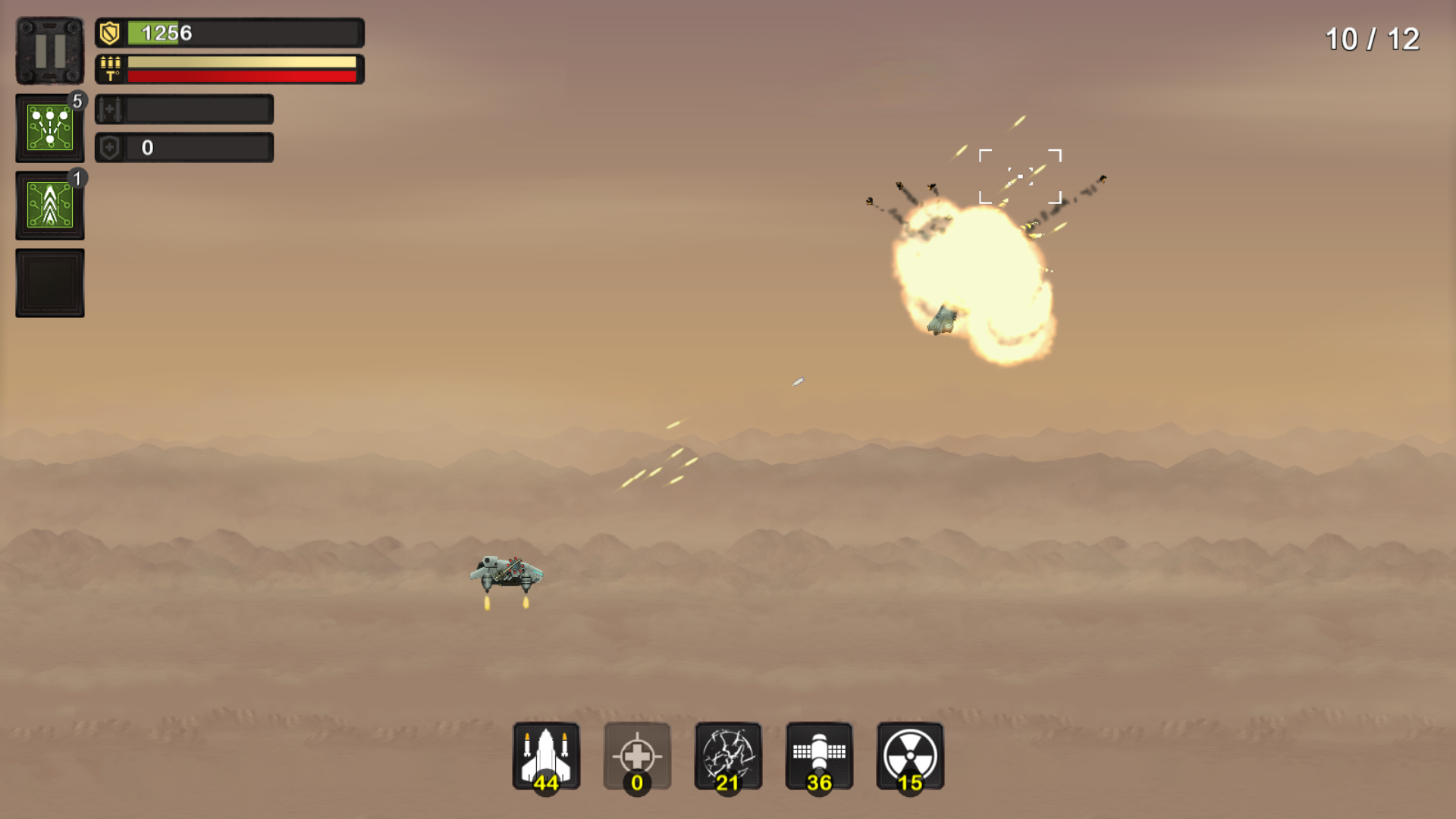
Task: Click the shield counter displaying 0
Action: 149,147
